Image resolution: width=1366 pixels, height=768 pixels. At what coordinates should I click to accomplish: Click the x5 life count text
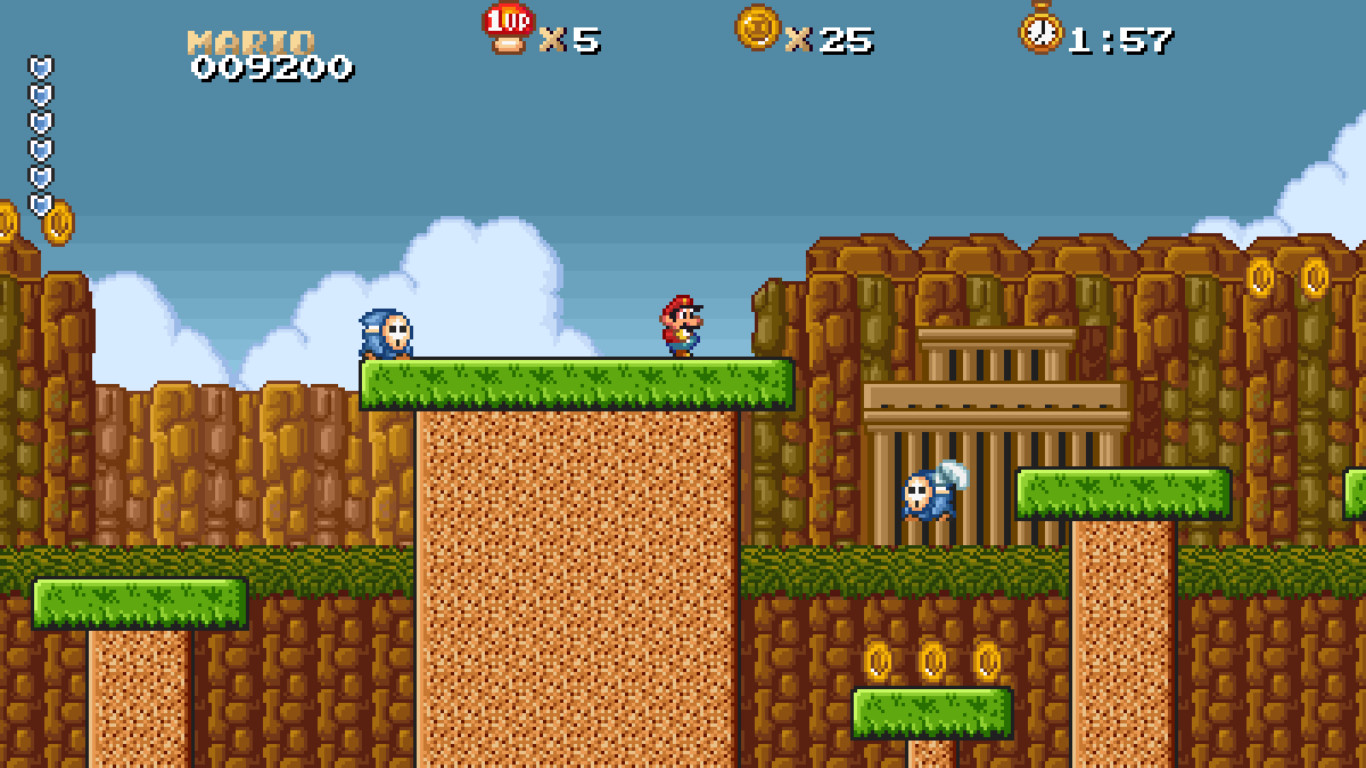[567, 38]
